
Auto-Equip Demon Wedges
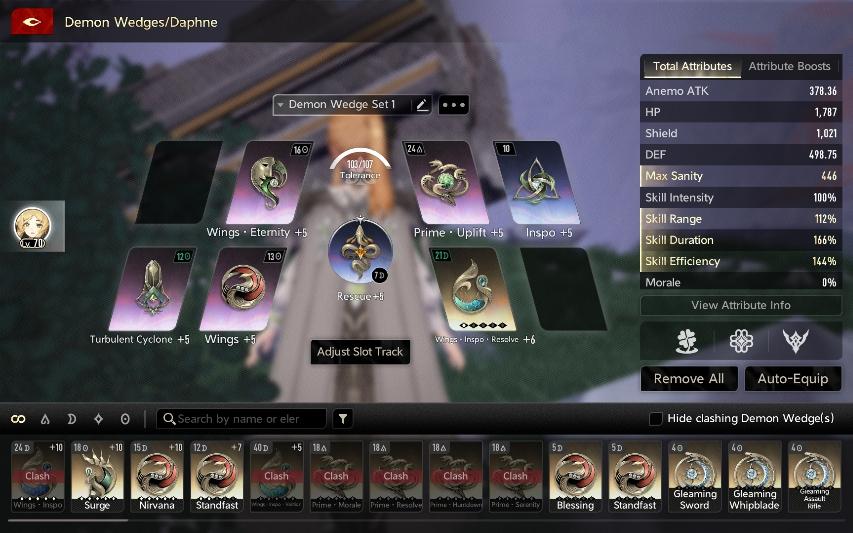792,379
